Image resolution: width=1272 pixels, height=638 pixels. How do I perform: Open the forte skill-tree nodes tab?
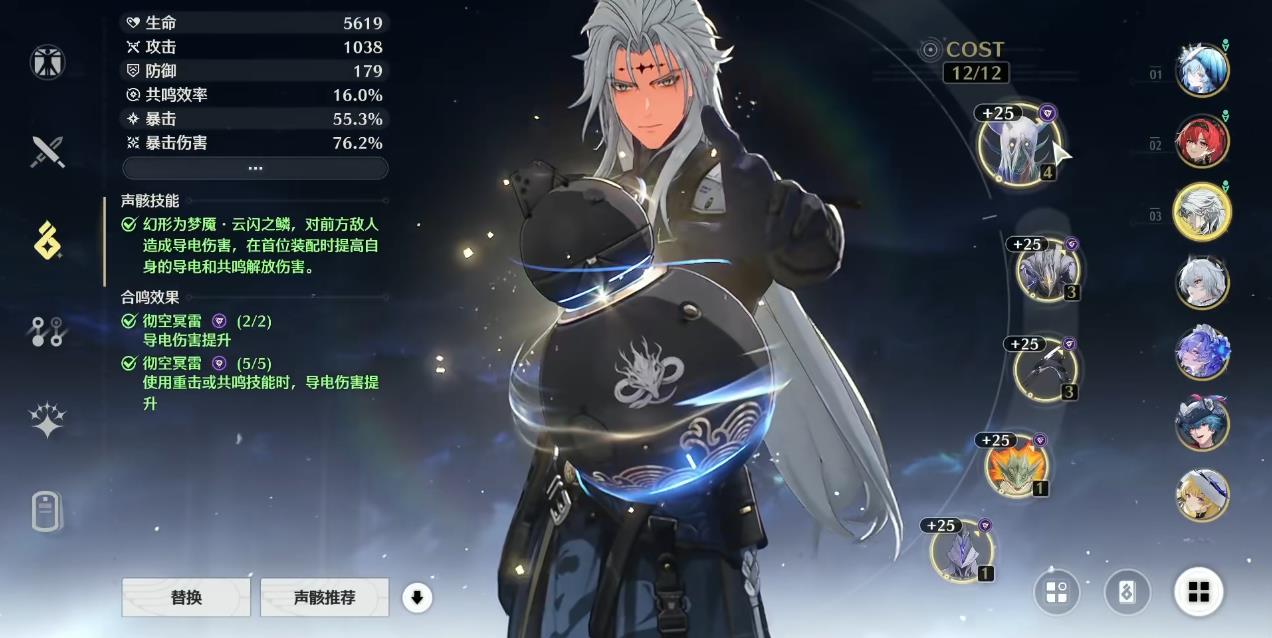47,331
